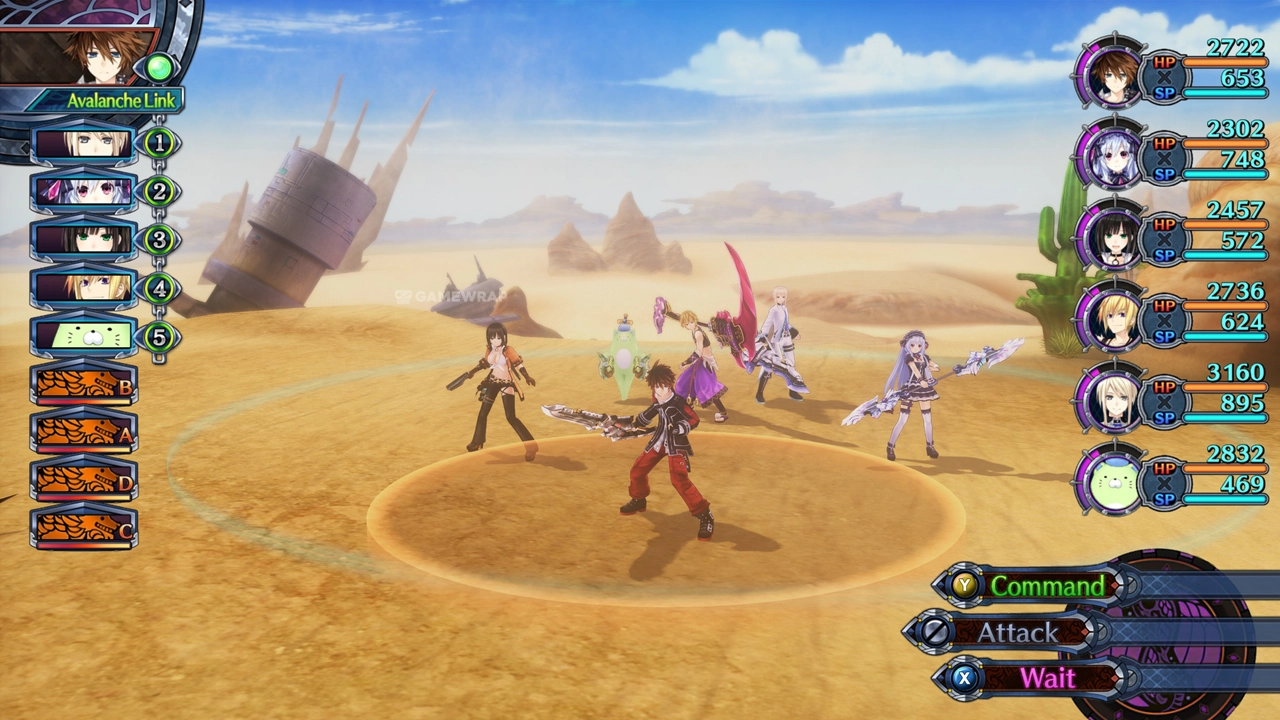This screenshot has height=720, width=1280.
Task: Click turn order portrait numbered 3
Action: pyautogui.click(x=84, y=239)
